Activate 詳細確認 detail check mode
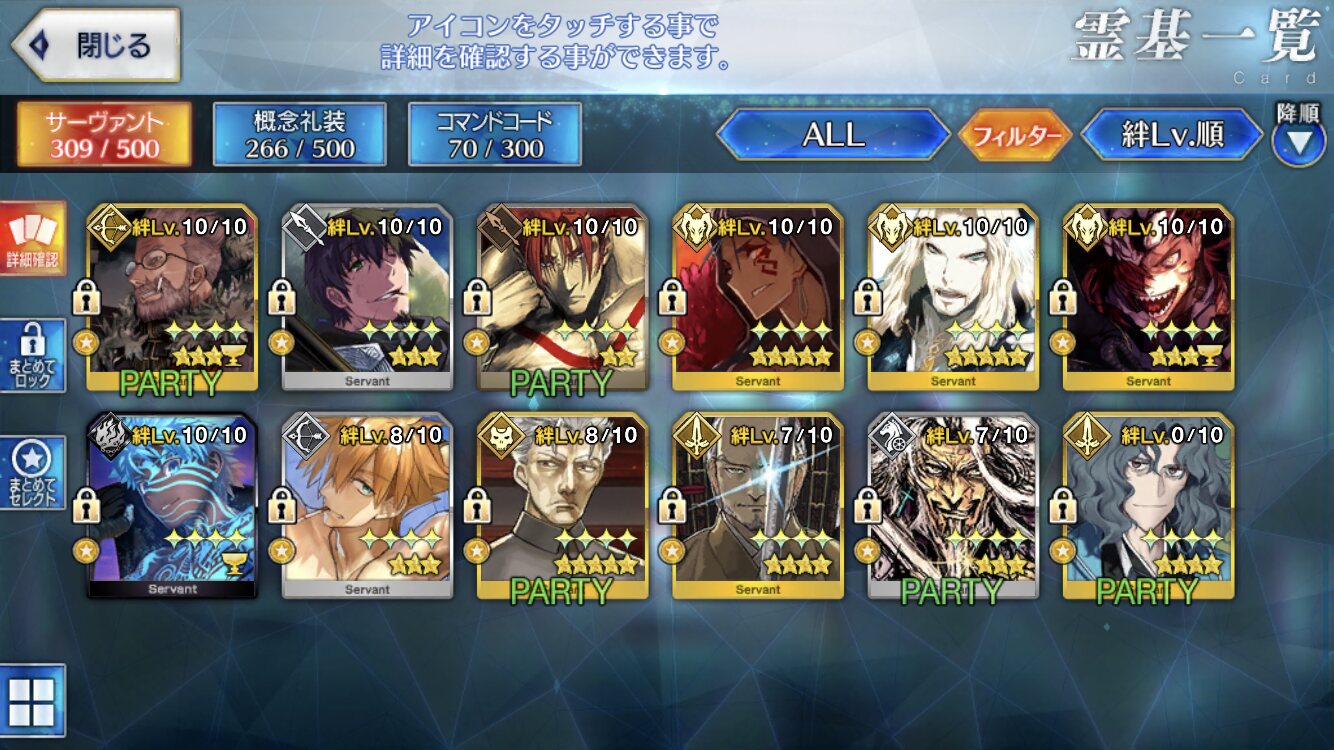1334x750 pixels. (x=33, y=238)
